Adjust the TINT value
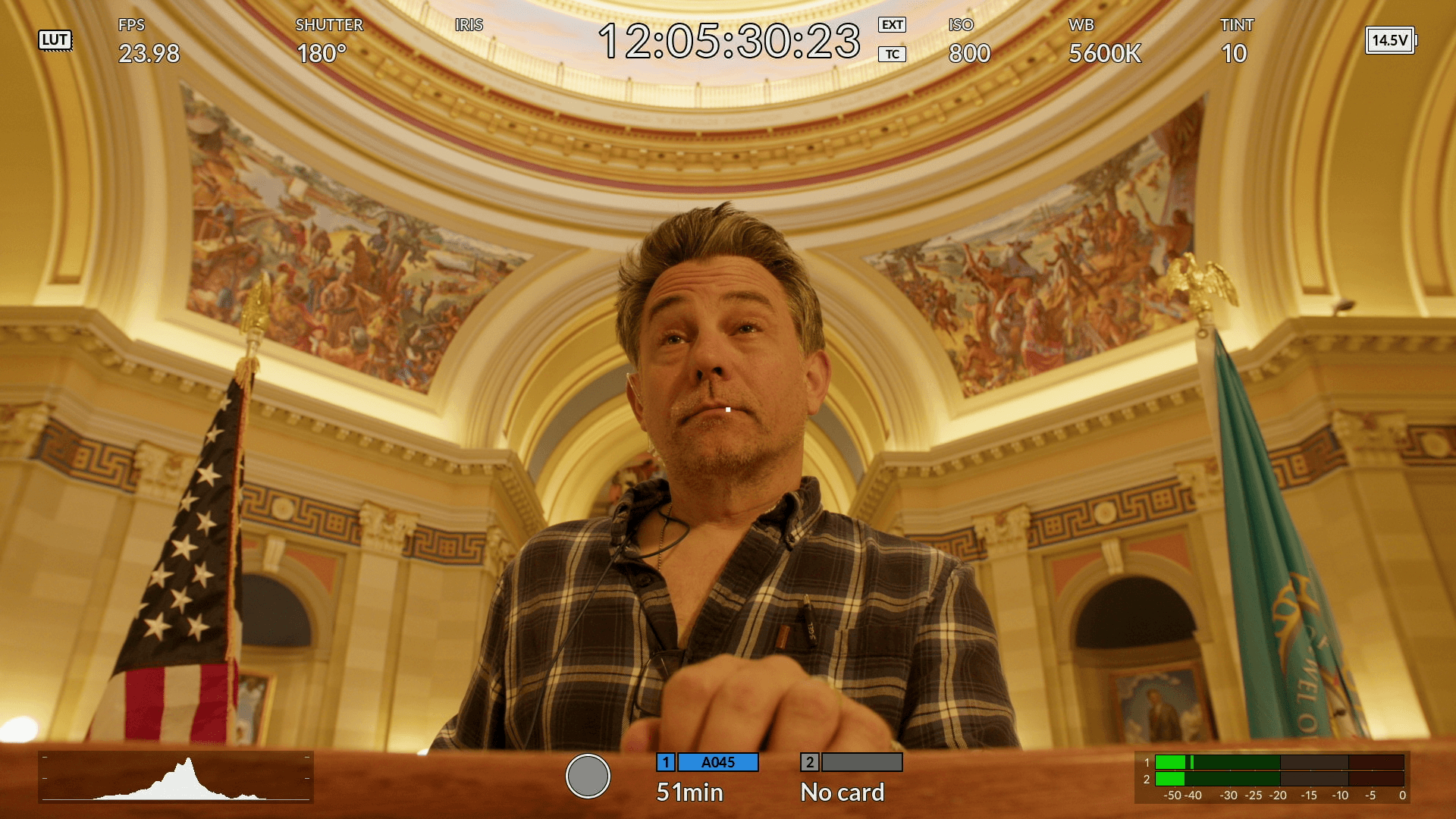 [x=1235, y=42]
